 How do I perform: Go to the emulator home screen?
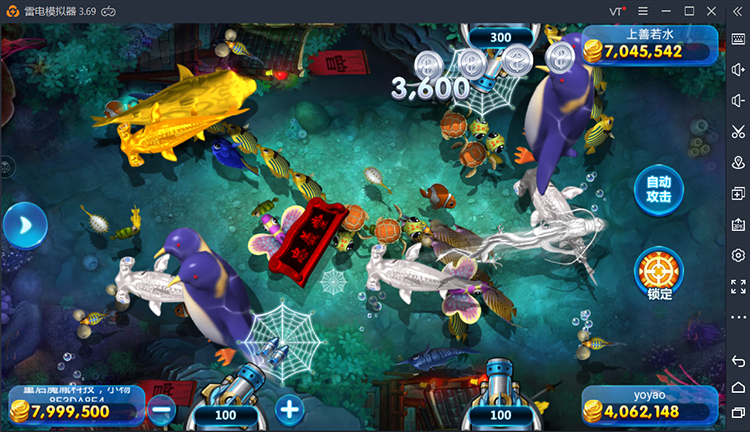tap(738, 387)
